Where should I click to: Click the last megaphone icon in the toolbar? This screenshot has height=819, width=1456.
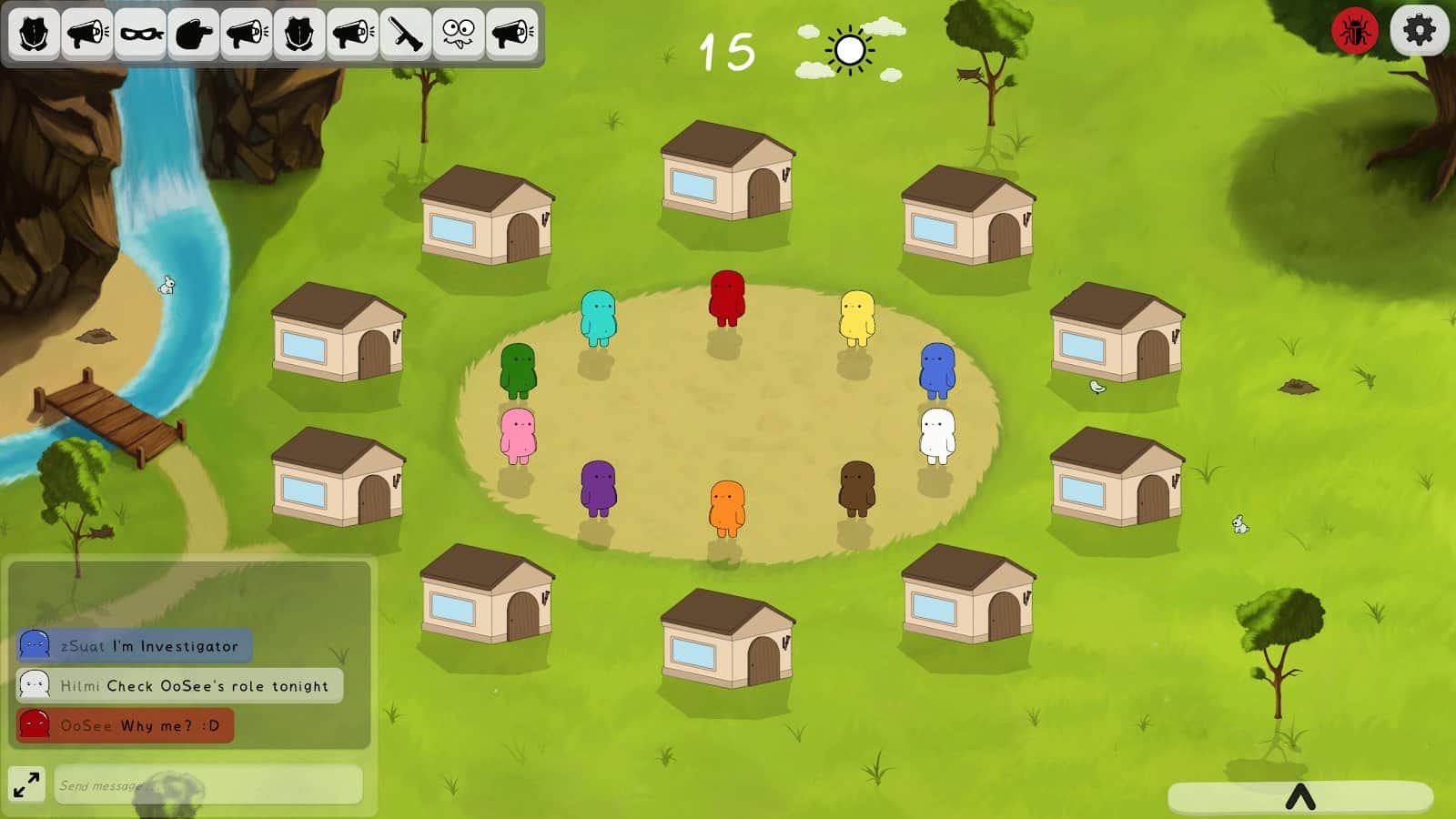point(511,34)
